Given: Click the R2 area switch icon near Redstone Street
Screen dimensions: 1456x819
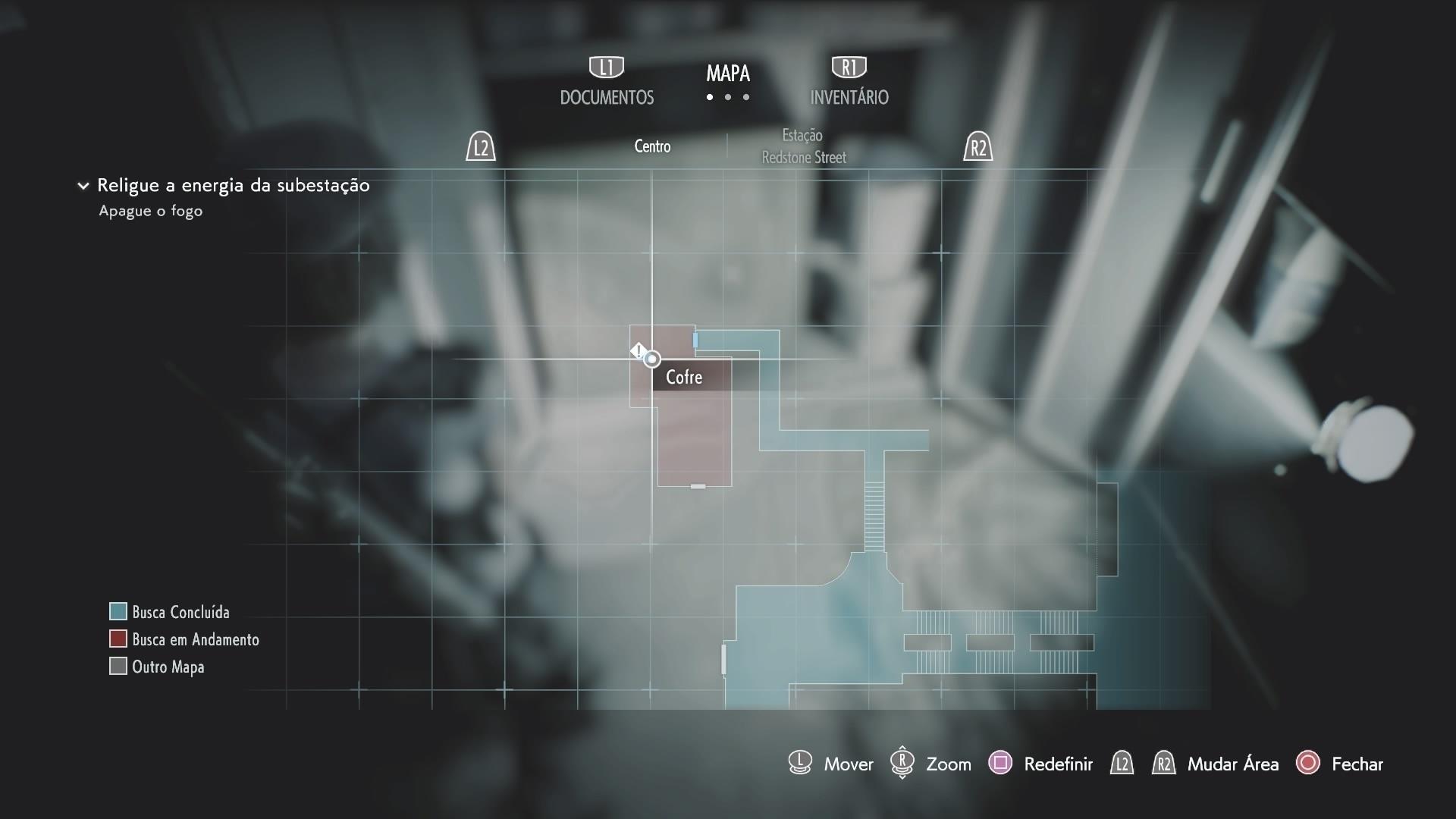Looking at the screenshot, I should [979, 147].
